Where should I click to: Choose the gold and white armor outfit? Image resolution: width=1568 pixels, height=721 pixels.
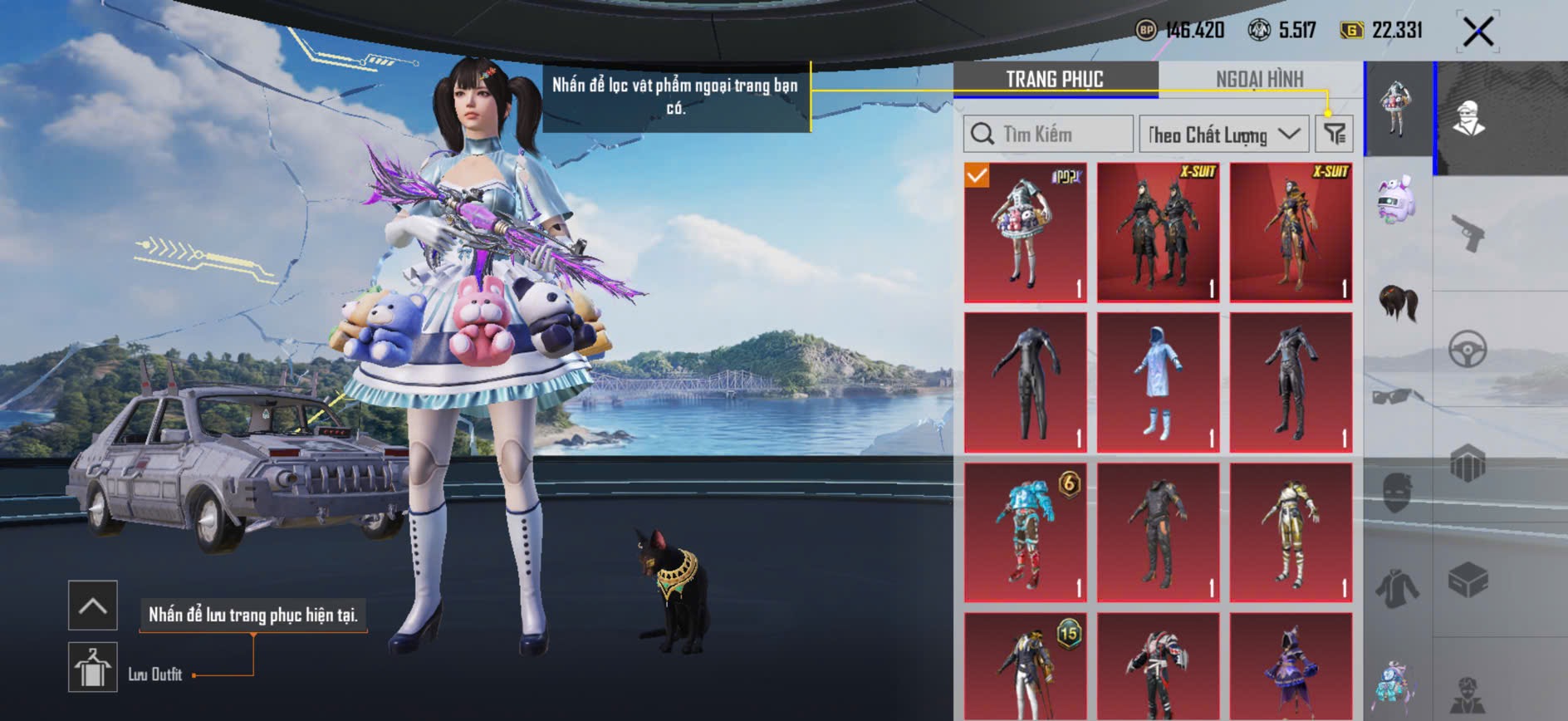1291,532
